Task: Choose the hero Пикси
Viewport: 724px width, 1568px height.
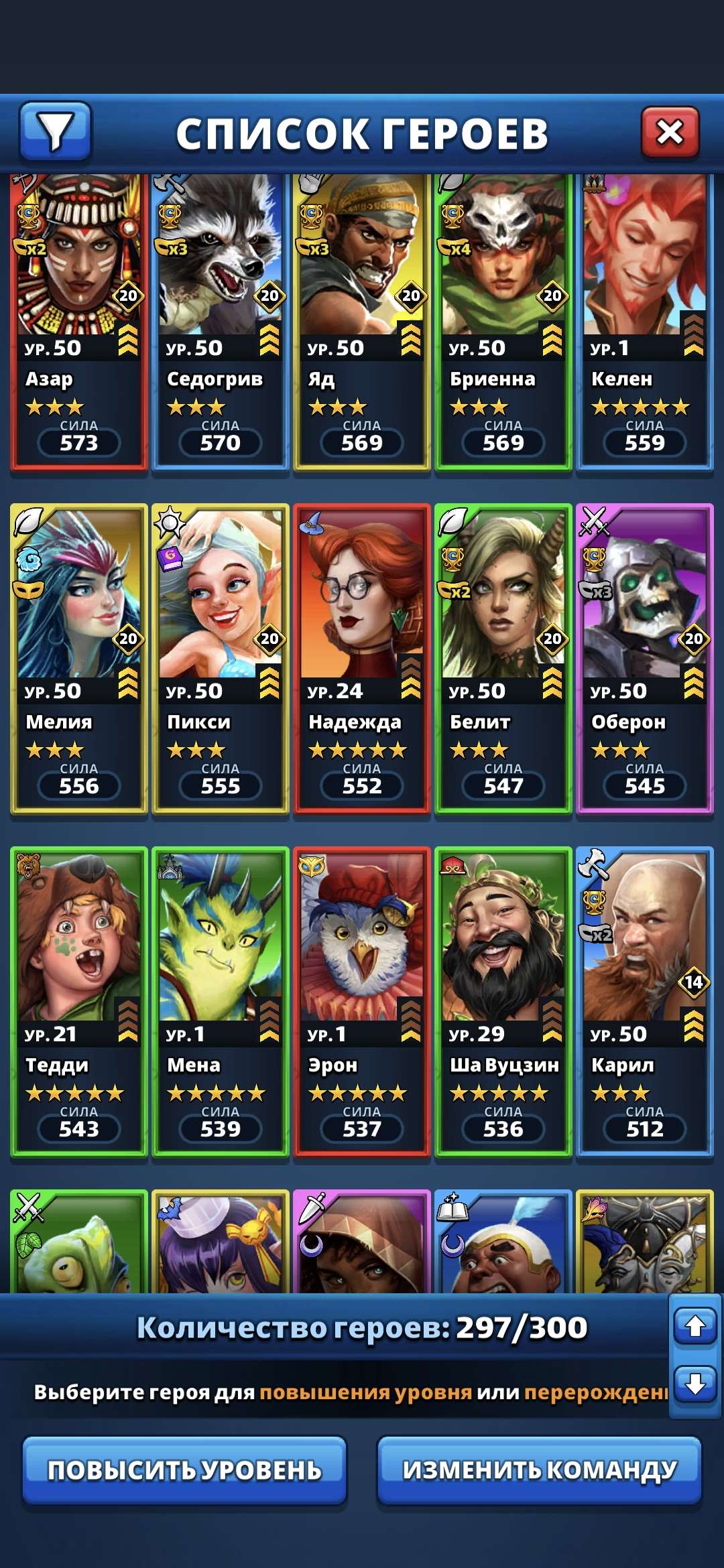Action: (x=221, y=658)
